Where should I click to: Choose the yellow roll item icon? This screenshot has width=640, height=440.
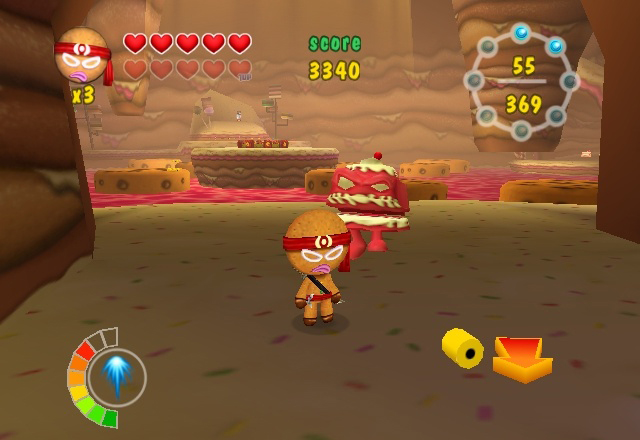pos(462,348)
